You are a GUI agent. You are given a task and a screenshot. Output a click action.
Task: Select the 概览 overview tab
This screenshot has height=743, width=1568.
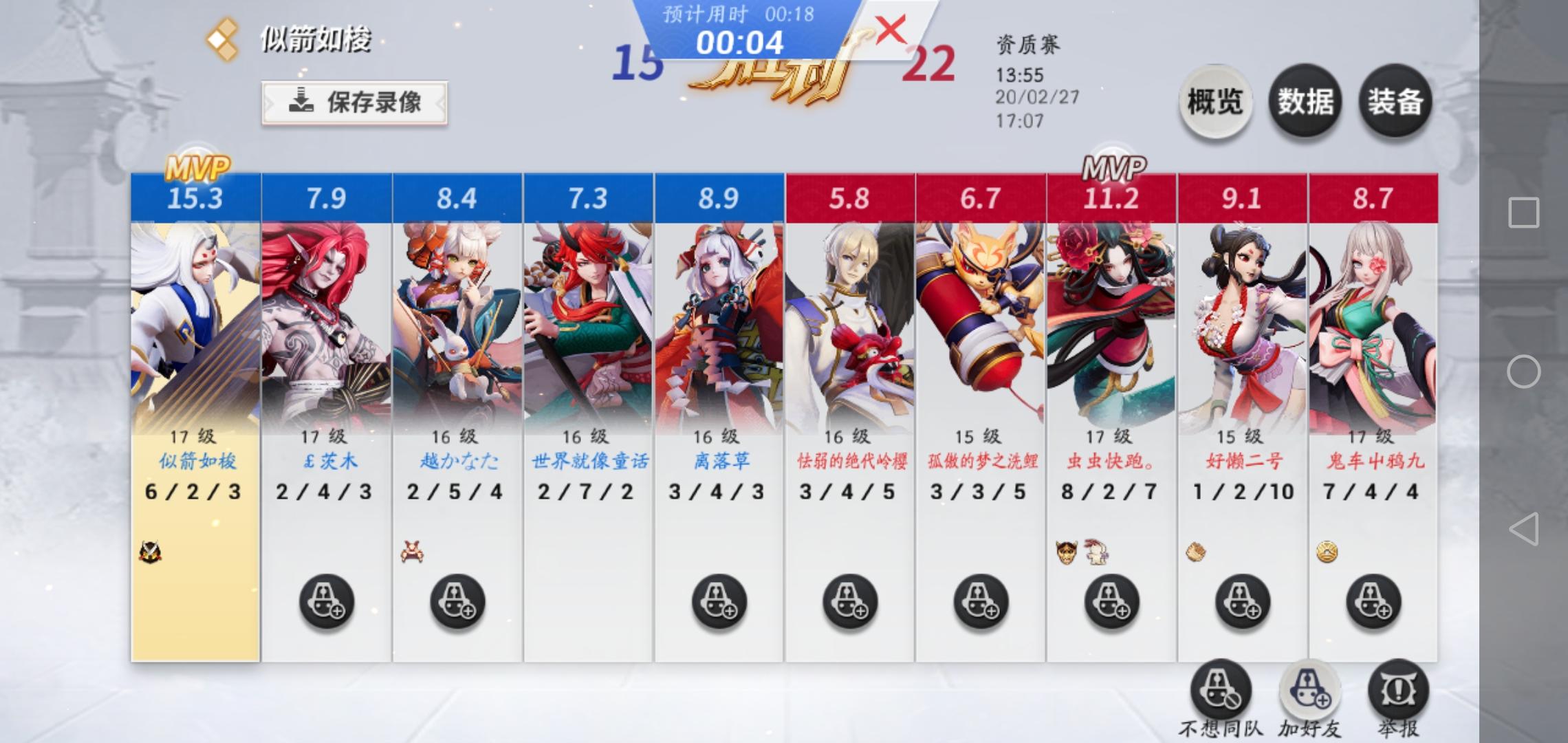pos(1214,102)
